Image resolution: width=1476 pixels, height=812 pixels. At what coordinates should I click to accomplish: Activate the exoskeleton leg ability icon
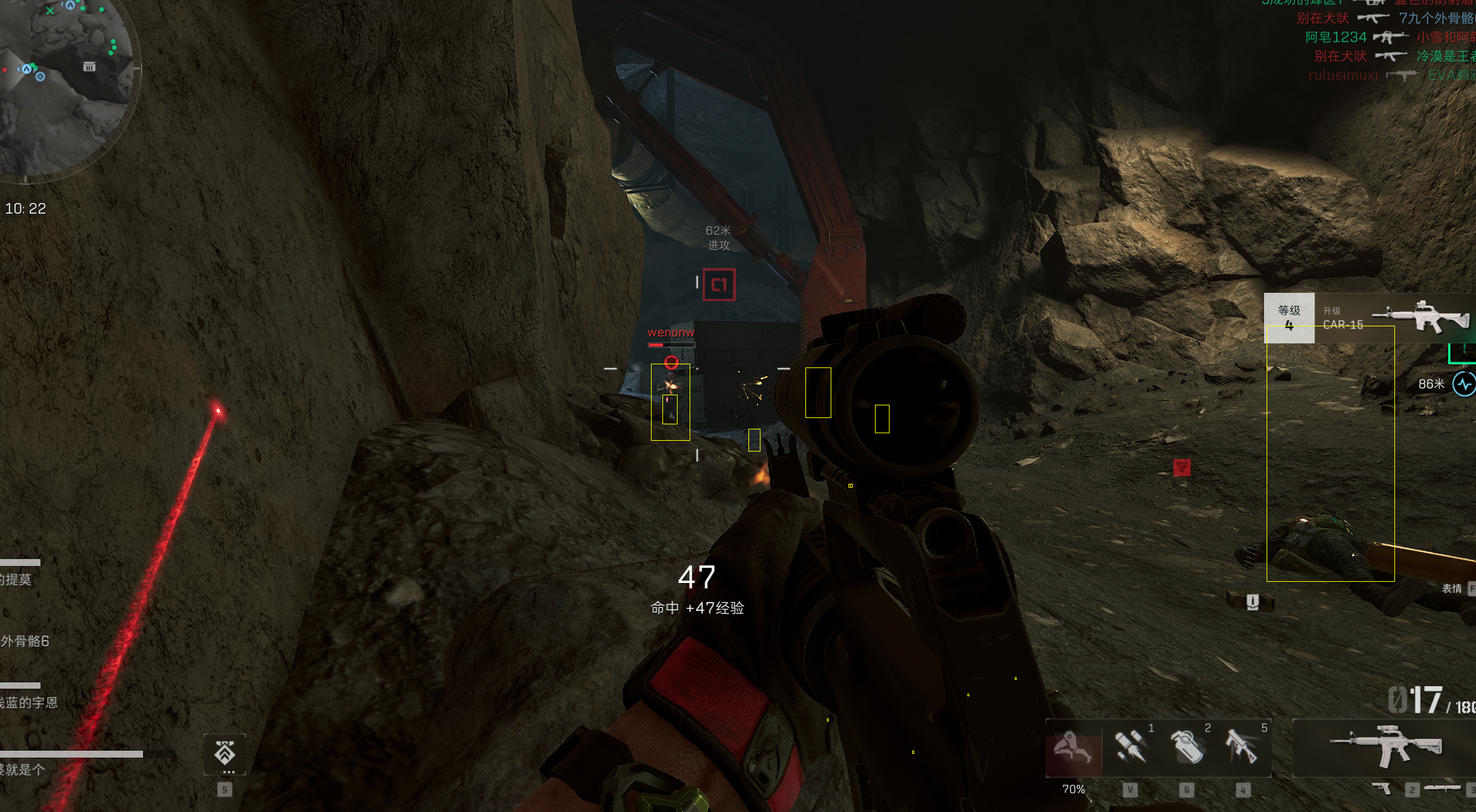tap(1074, 749)
